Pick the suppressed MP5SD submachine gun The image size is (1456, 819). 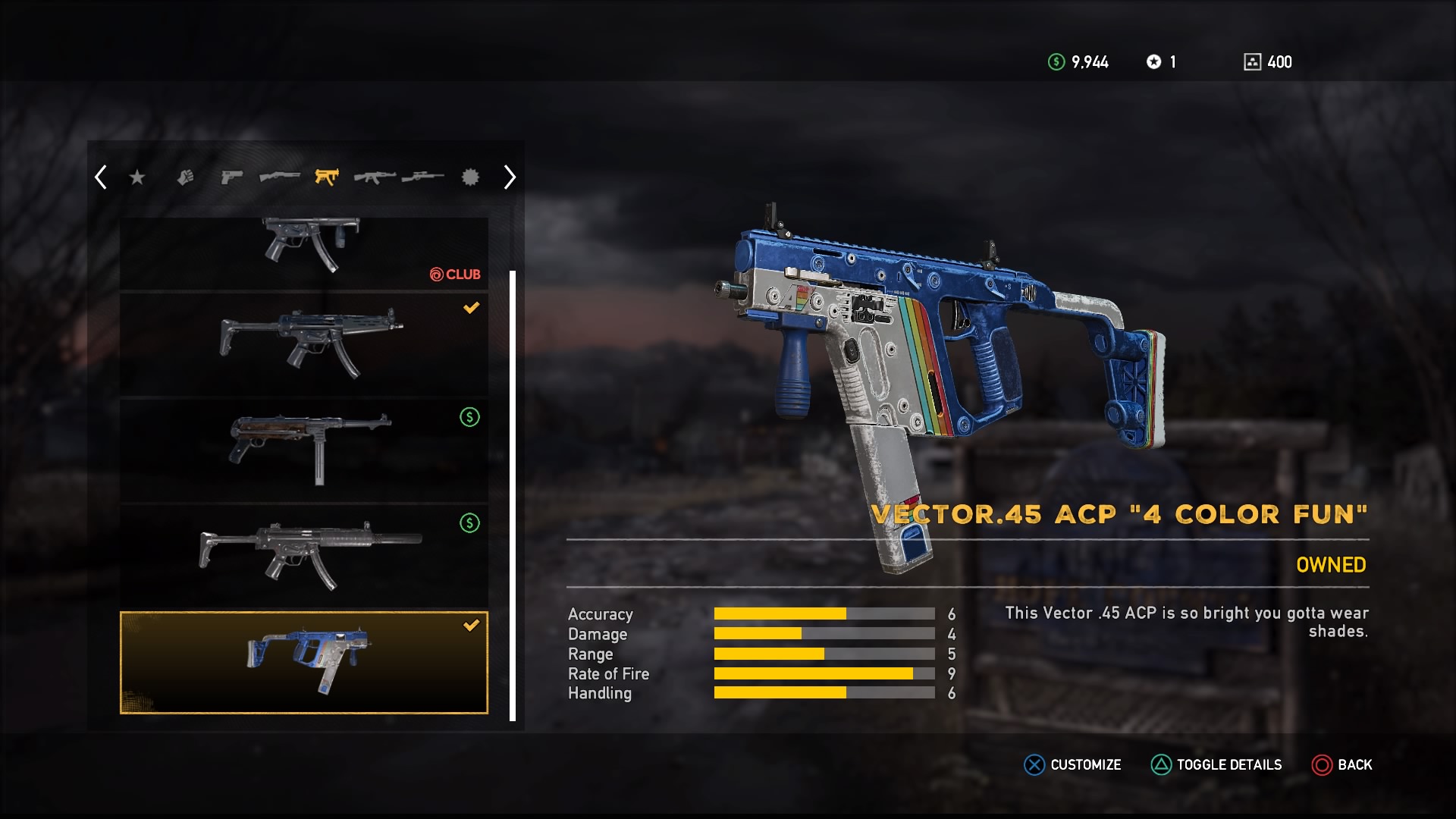point(304,556)
